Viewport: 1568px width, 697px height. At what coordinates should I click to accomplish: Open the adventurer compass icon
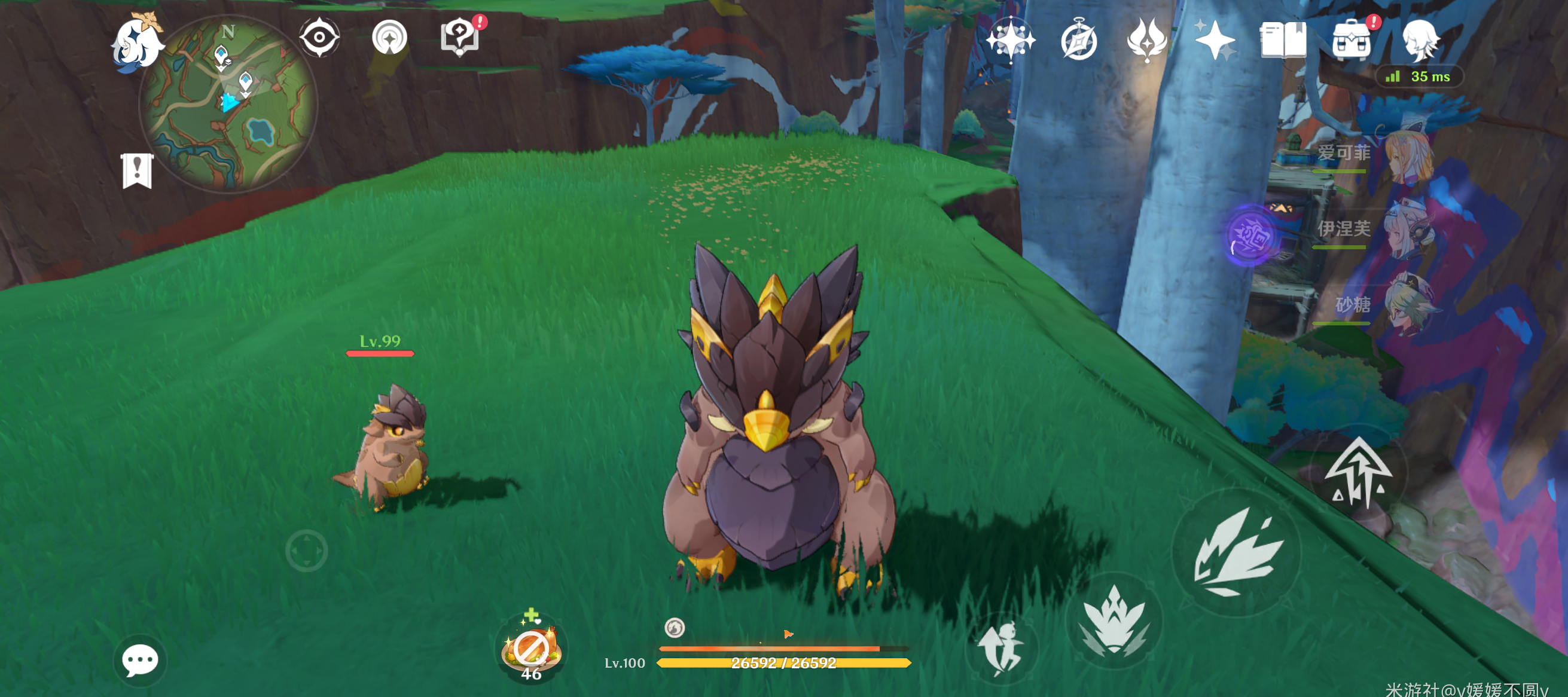1079,40
